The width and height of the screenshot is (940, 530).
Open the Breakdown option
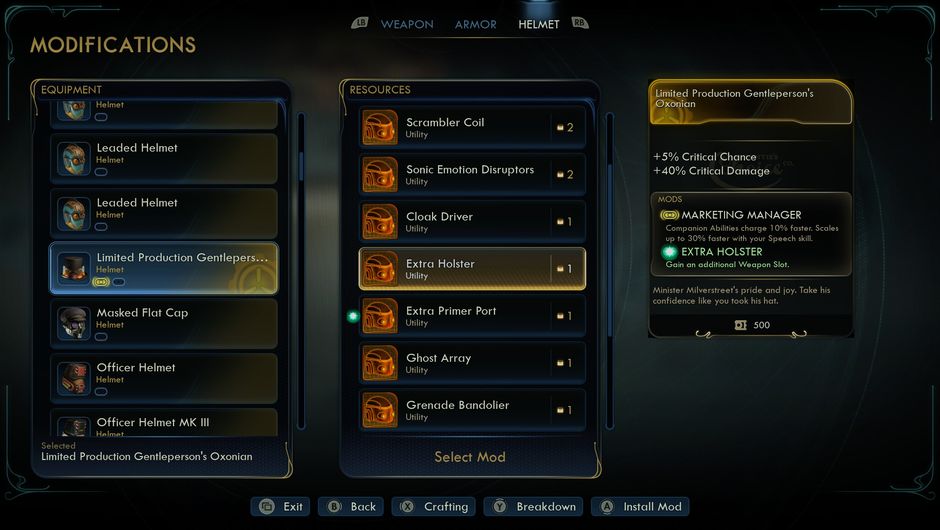533,507
